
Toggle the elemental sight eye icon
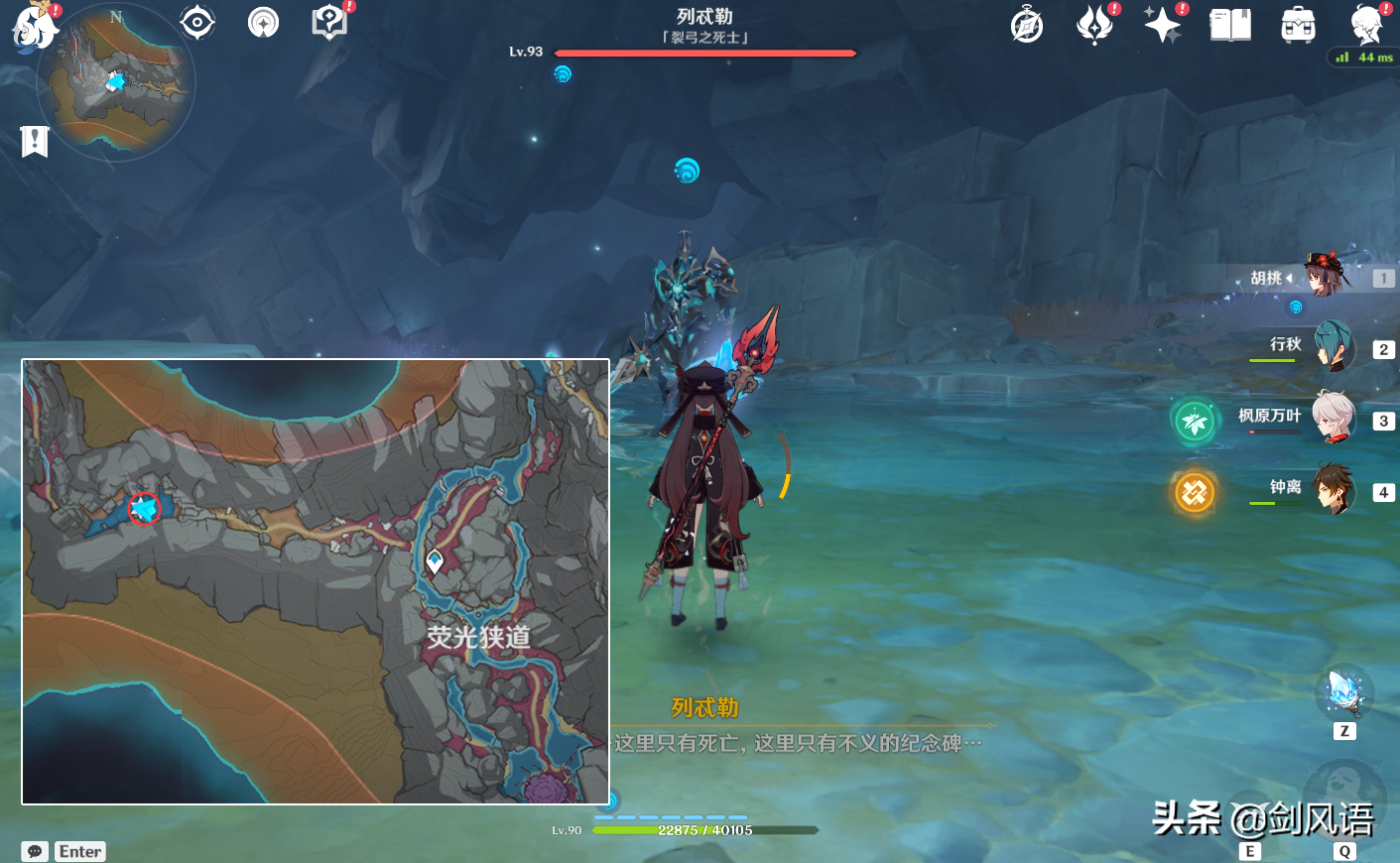click(x=197, y=22)
